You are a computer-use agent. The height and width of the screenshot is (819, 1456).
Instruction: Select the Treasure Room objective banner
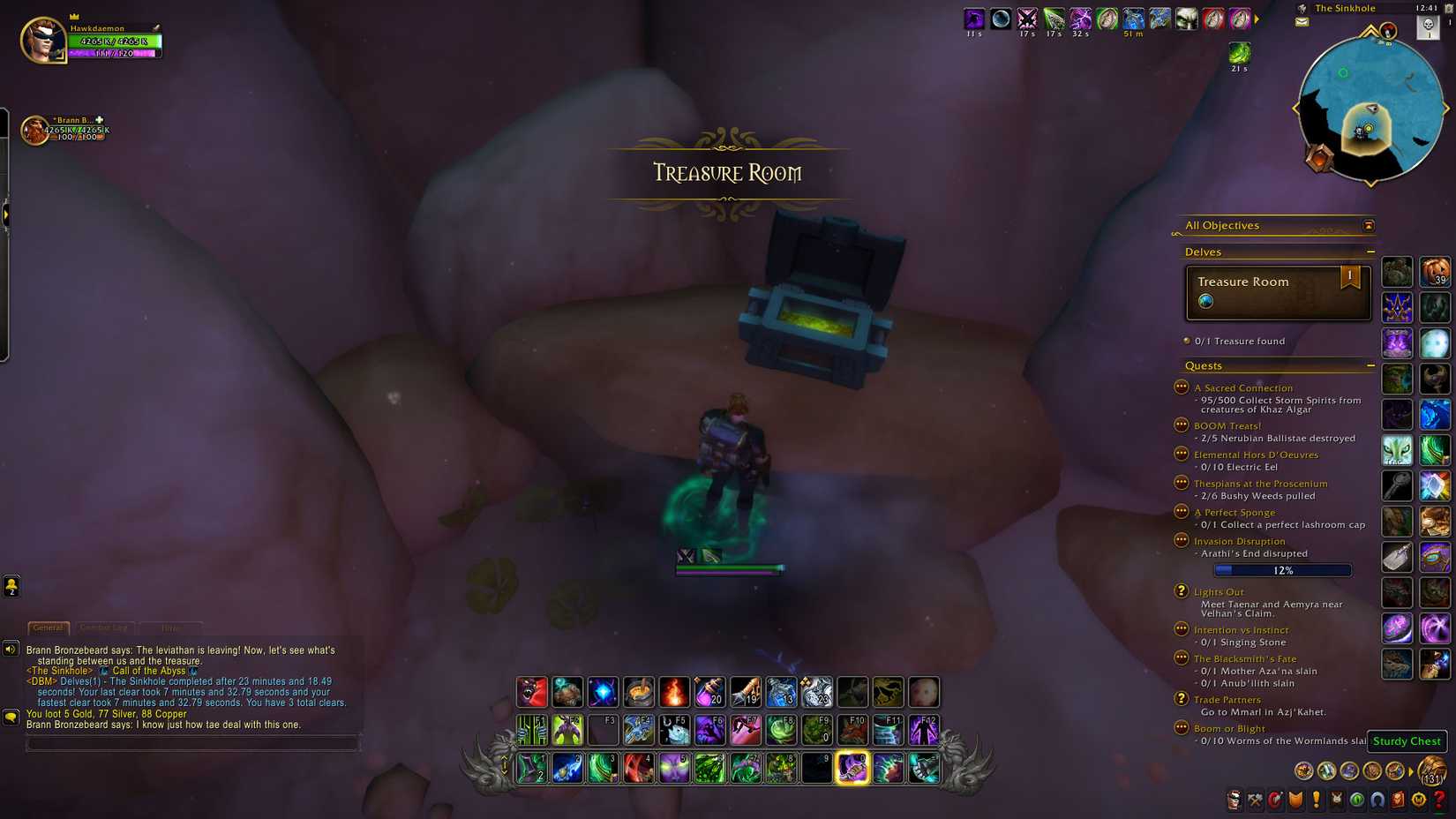click(x=1277, y=291)
